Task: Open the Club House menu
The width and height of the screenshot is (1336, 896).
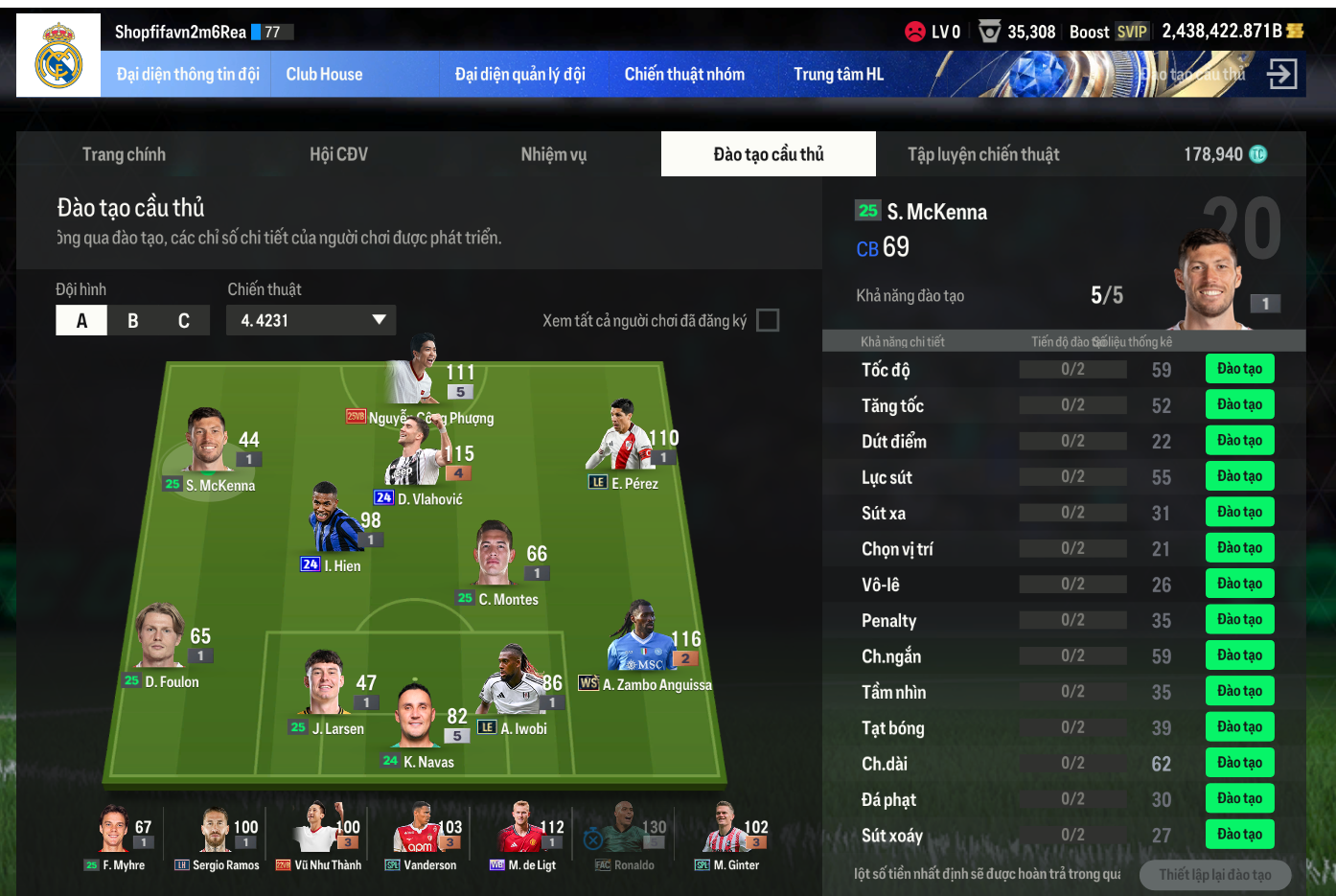Action: 324,75
